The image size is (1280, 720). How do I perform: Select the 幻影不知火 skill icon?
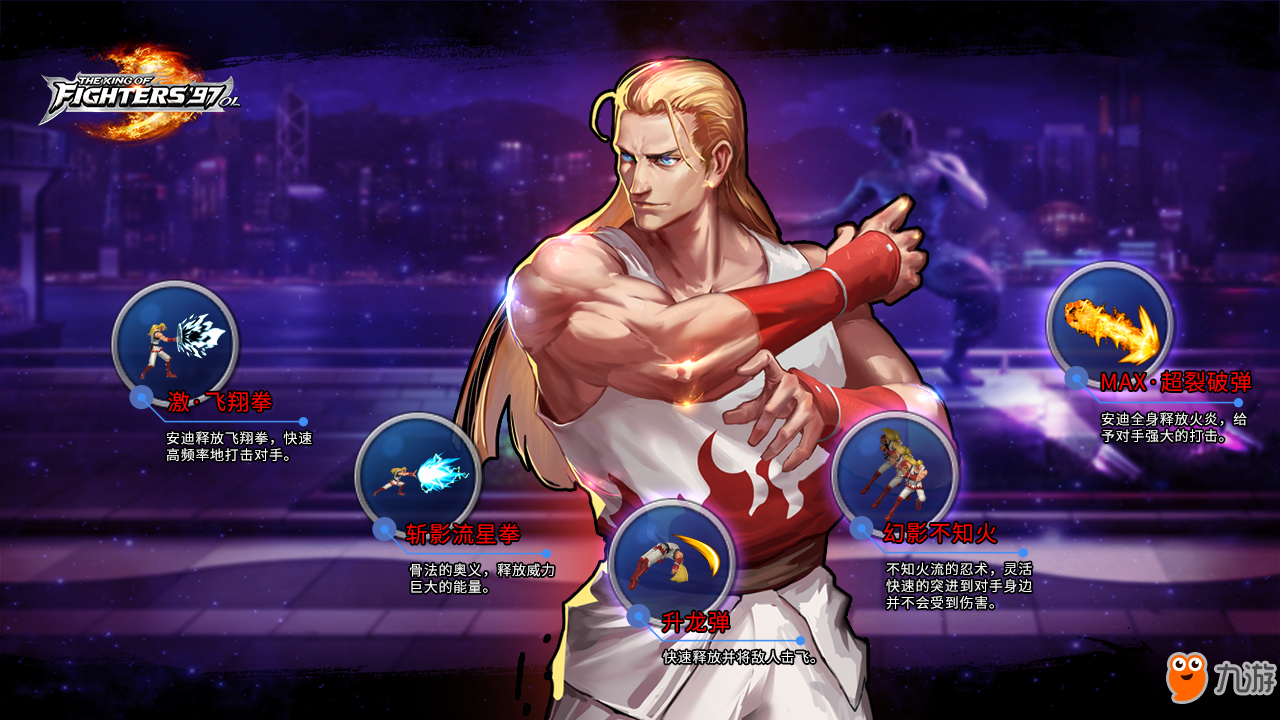coord(895,472)
